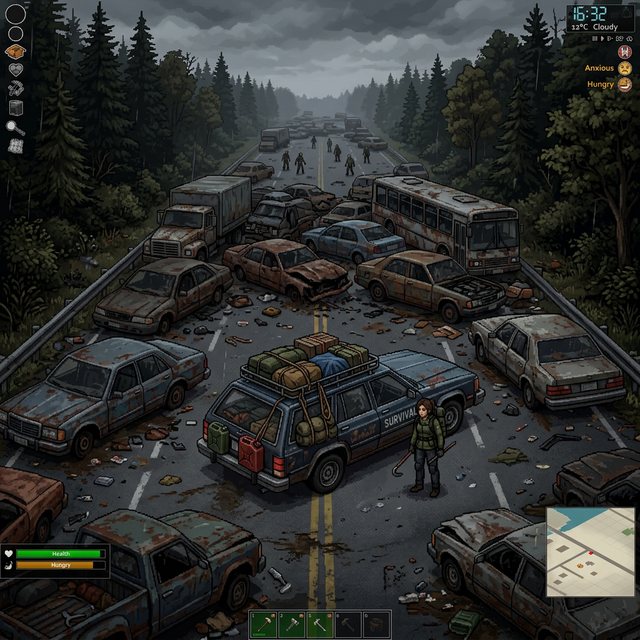Image resolution: width=640 pixels, height=640 pixels.
Task: Pause the game with the pause button
Action: click(x=594, y=38)
